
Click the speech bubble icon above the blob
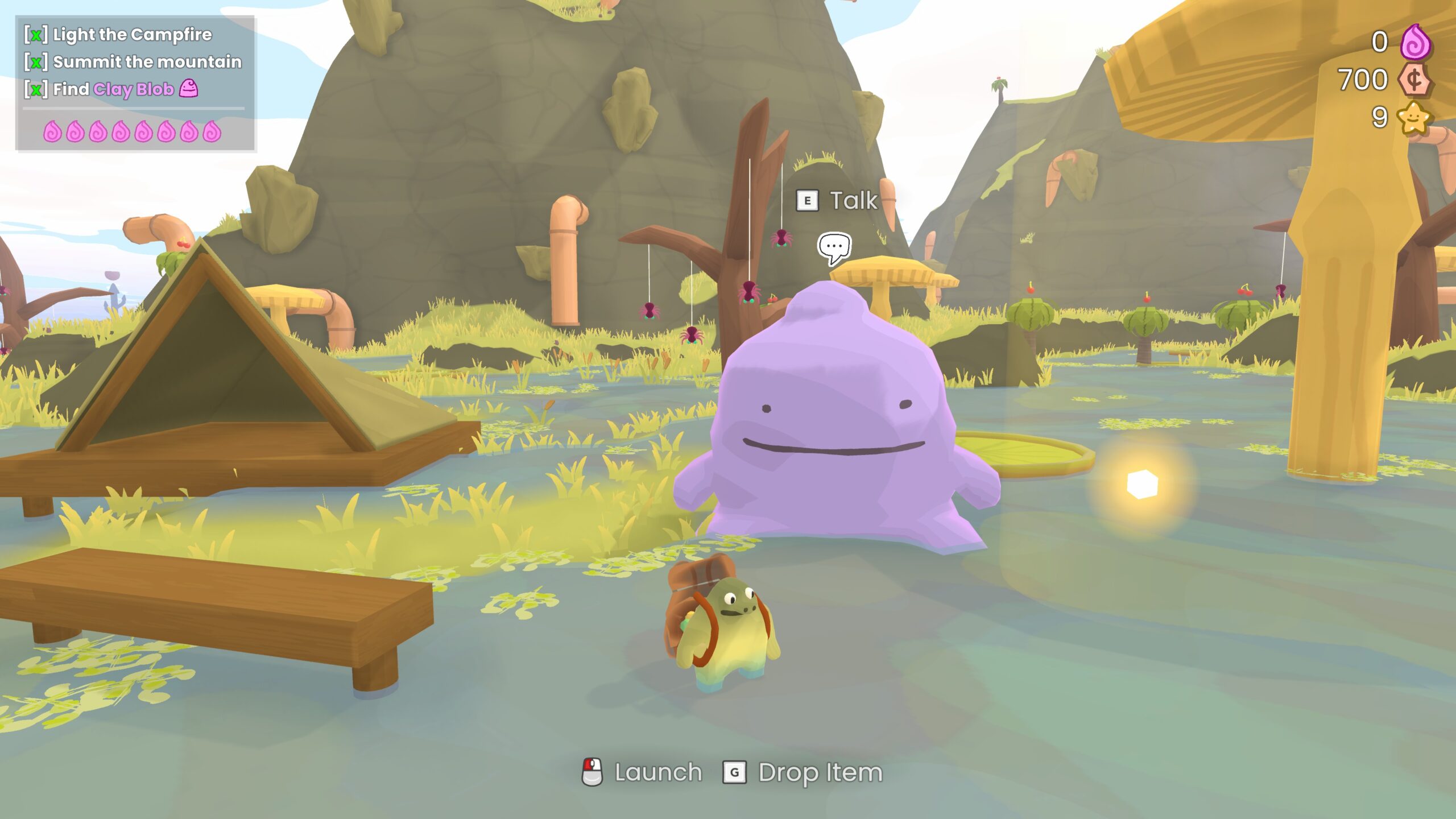click(834, 247)
